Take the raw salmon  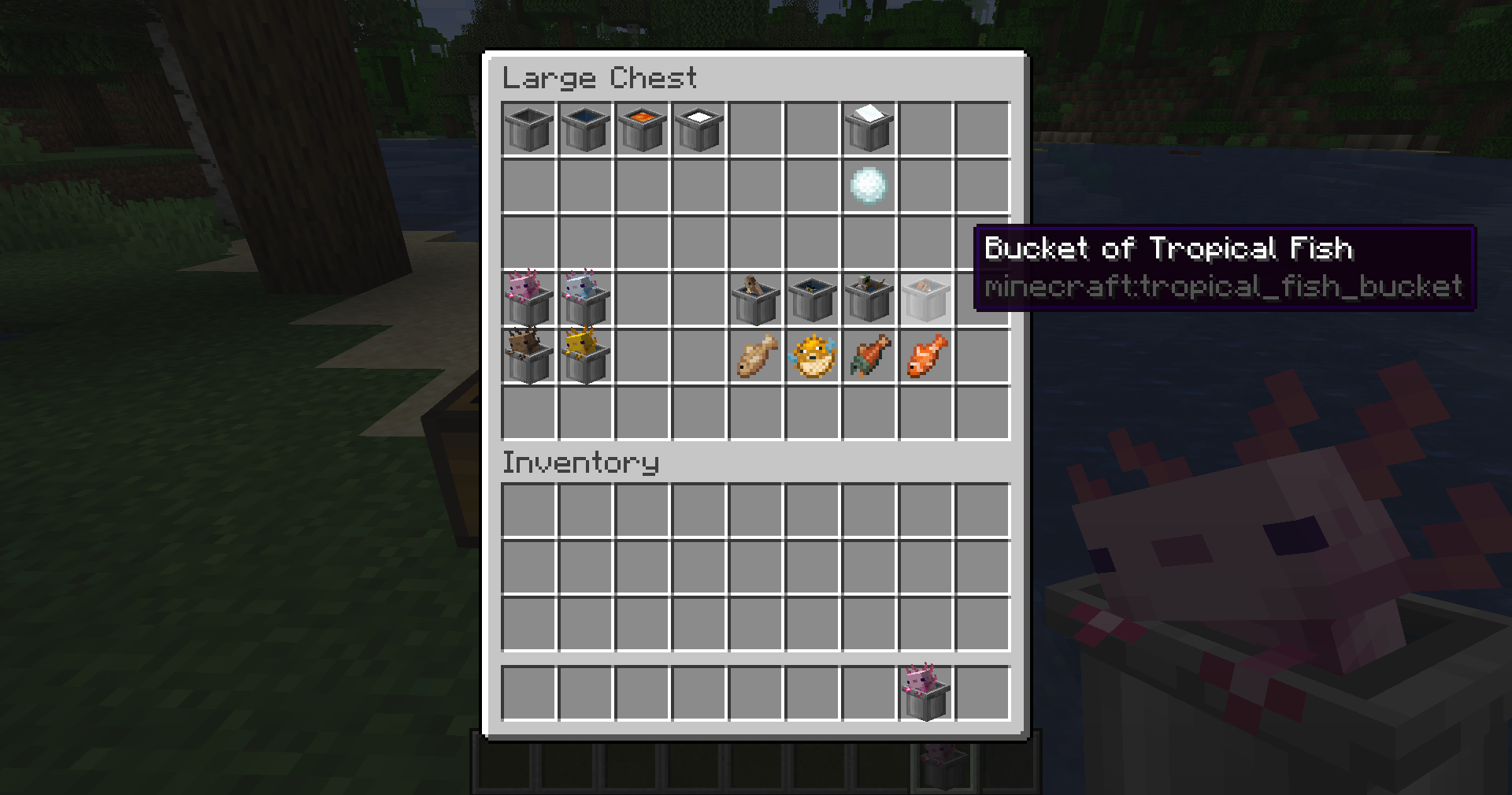click(x=869, y=356)
